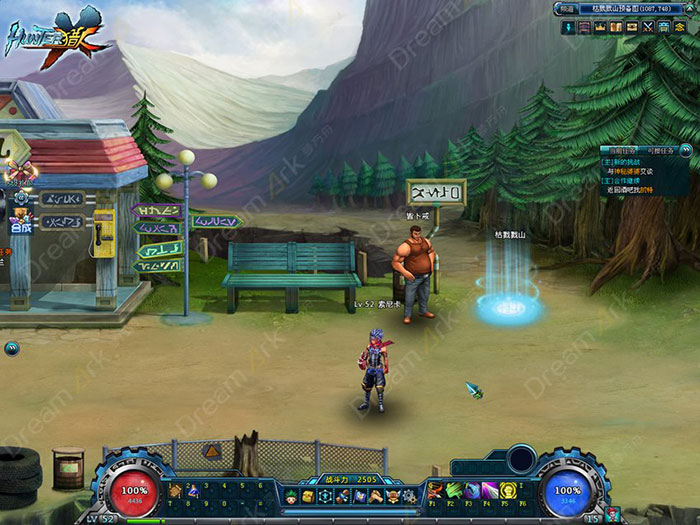Expand the chat with the round arrow button
The height and width of the screenshot is (525, 700).
click(11, 348)
